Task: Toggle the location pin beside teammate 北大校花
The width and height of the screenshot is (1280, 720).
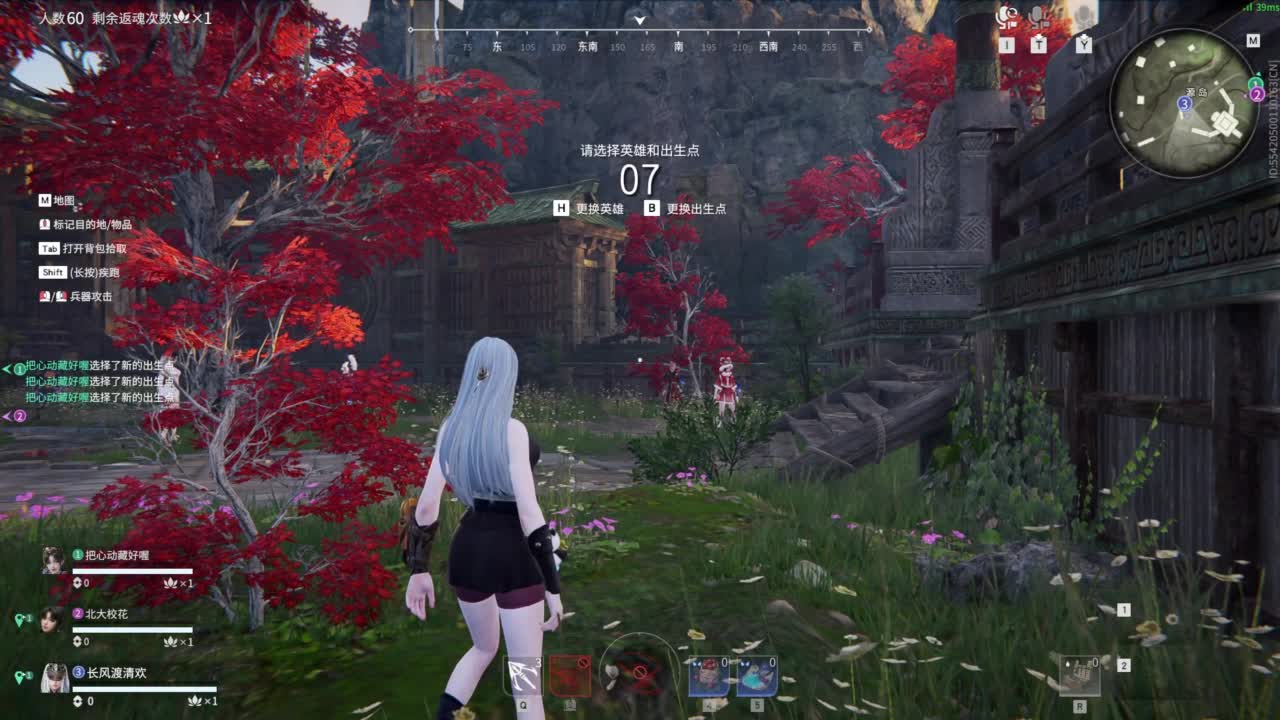Action: (x=20, y=618)
